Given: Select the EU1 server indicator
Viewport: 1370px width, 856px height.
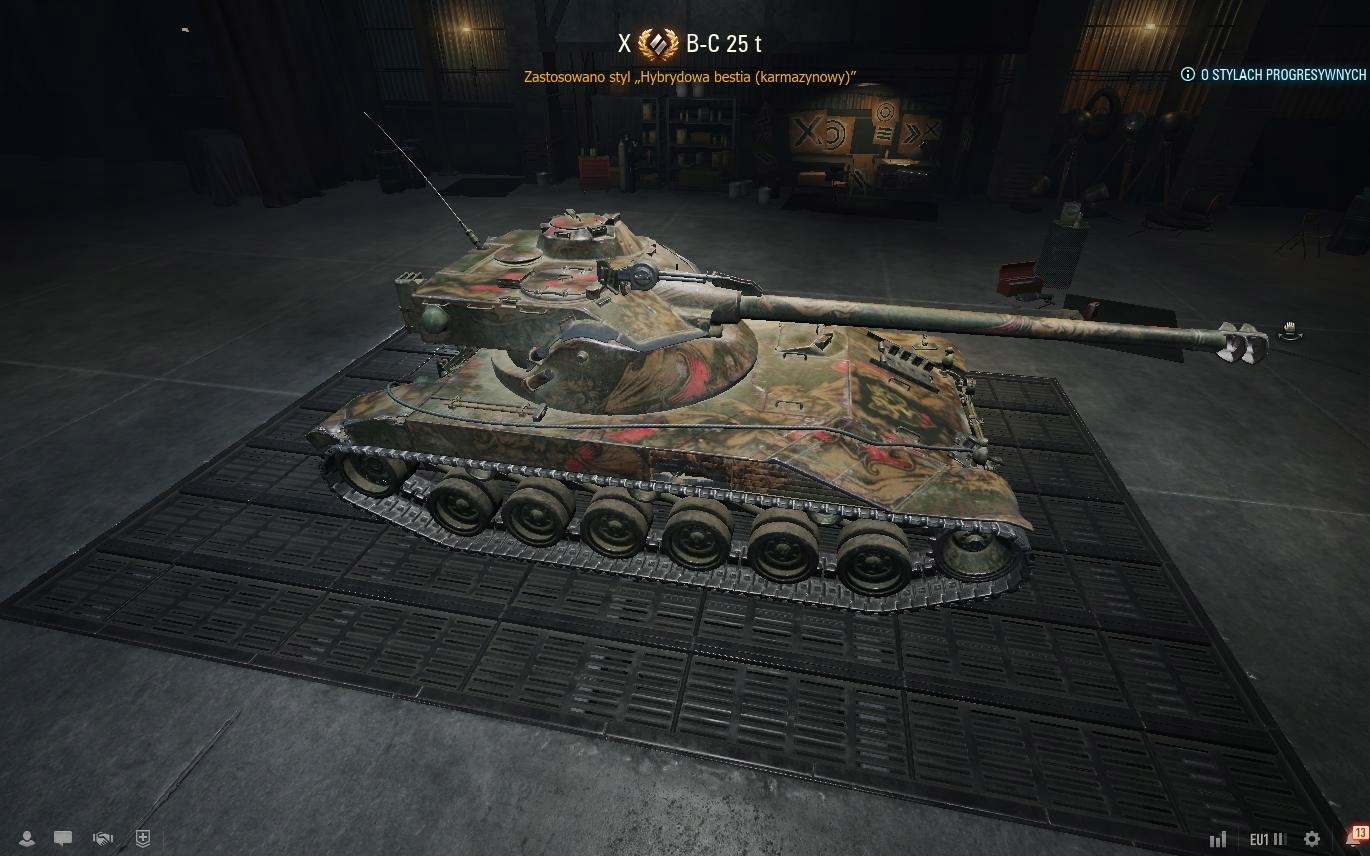Looking at the screenshot, I should click(x=1267, y=840).
